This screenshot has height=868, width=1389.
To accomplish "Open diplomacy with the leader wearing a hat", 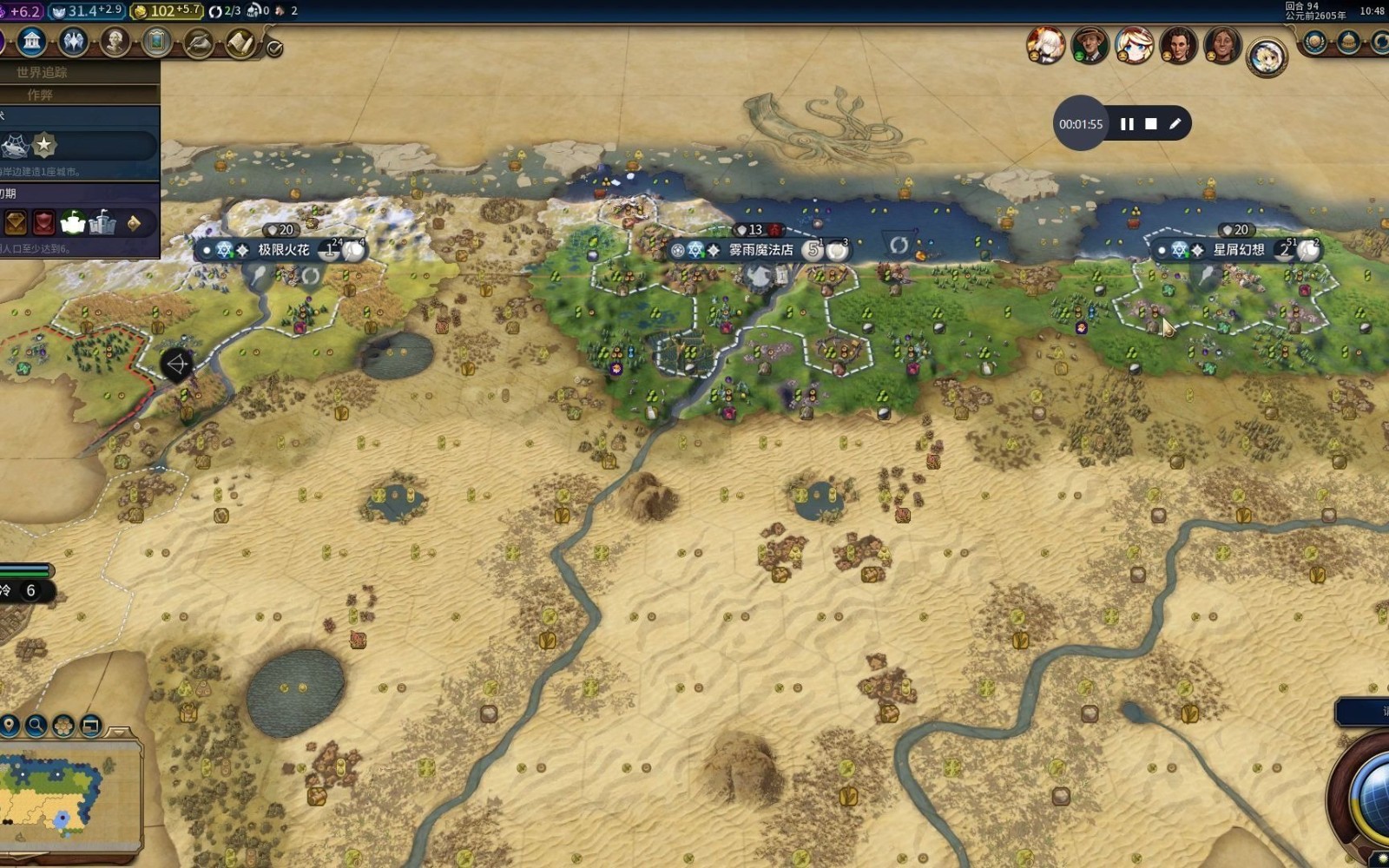I will point(1089,45).
